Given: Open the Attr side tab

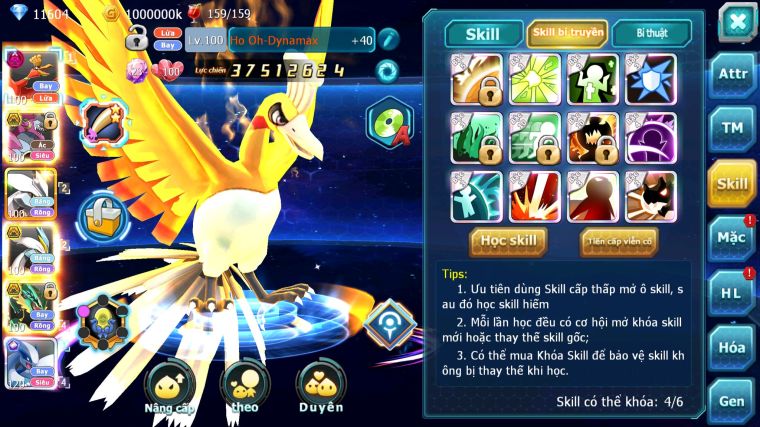Looking at the screenshot, I should click(732, 74).
